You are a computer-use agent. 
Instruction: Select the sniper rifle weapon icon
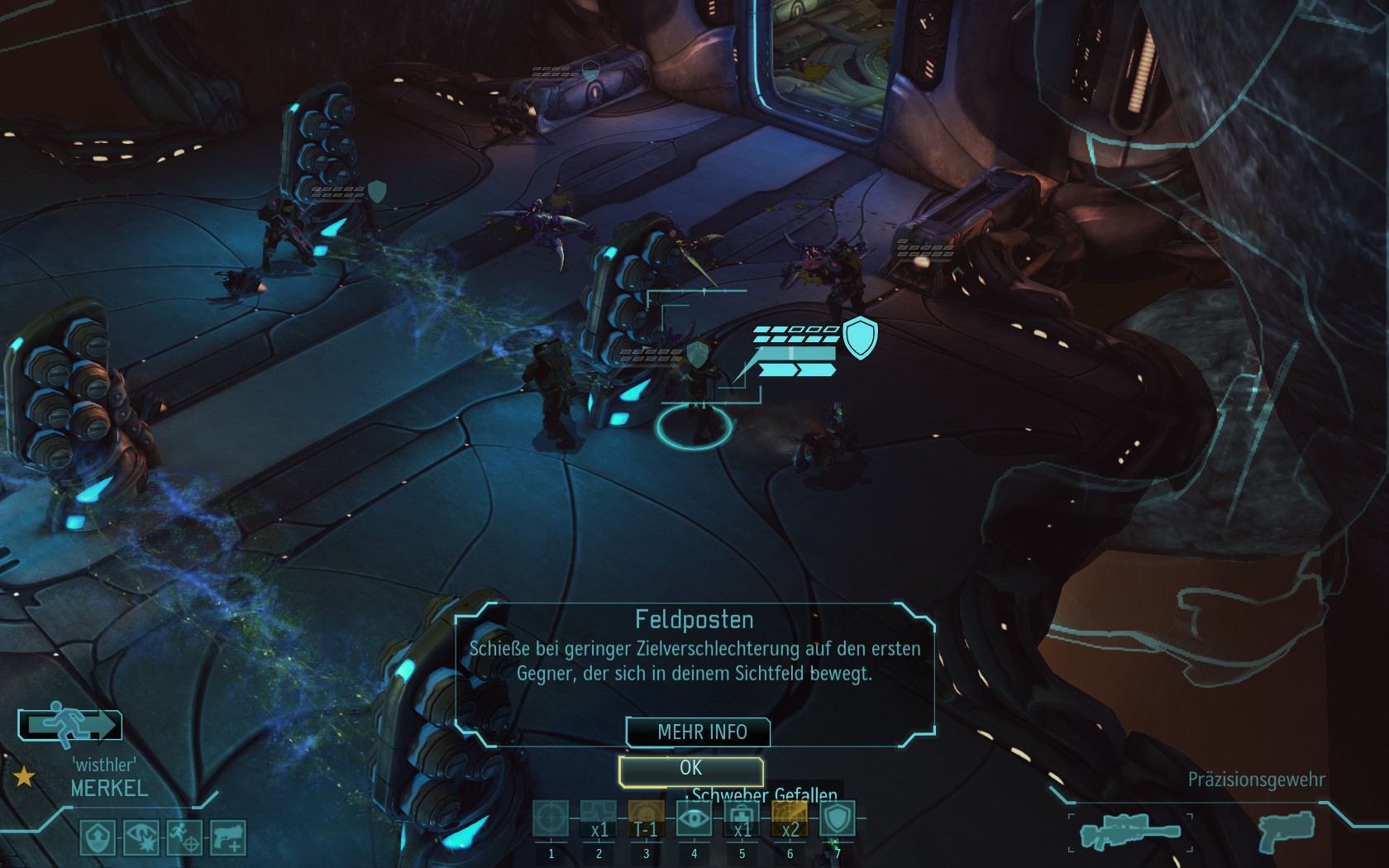[x=1129, y=832]
